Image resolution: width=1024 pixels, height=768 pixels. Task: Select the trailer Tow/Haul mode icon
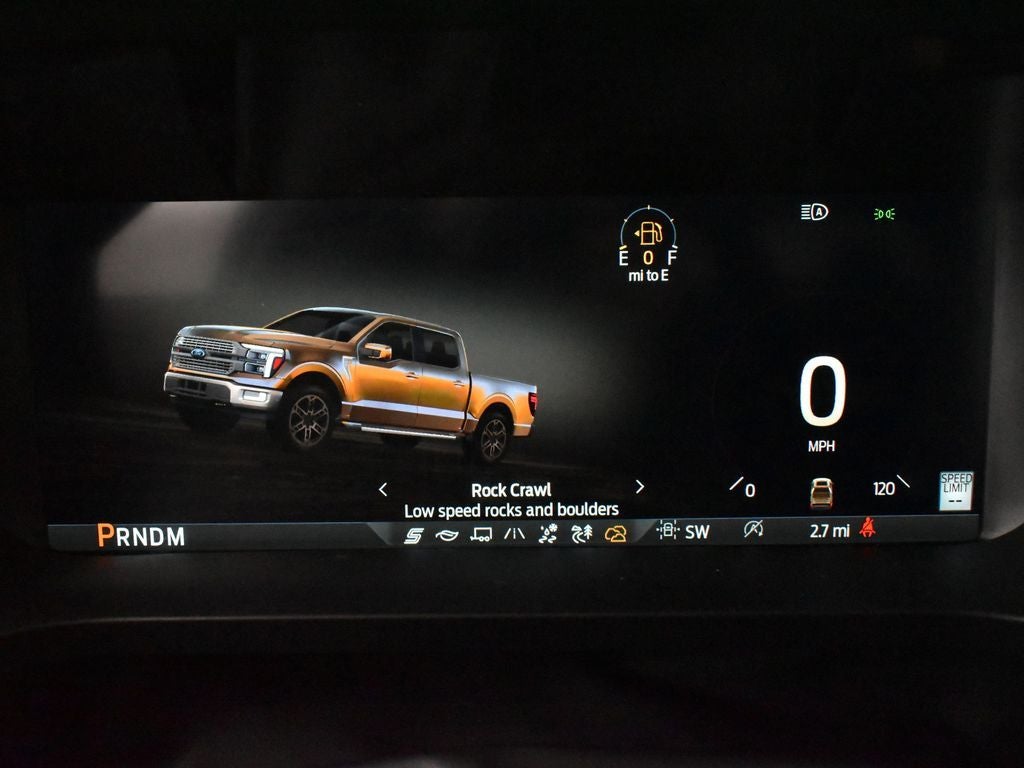481,535
